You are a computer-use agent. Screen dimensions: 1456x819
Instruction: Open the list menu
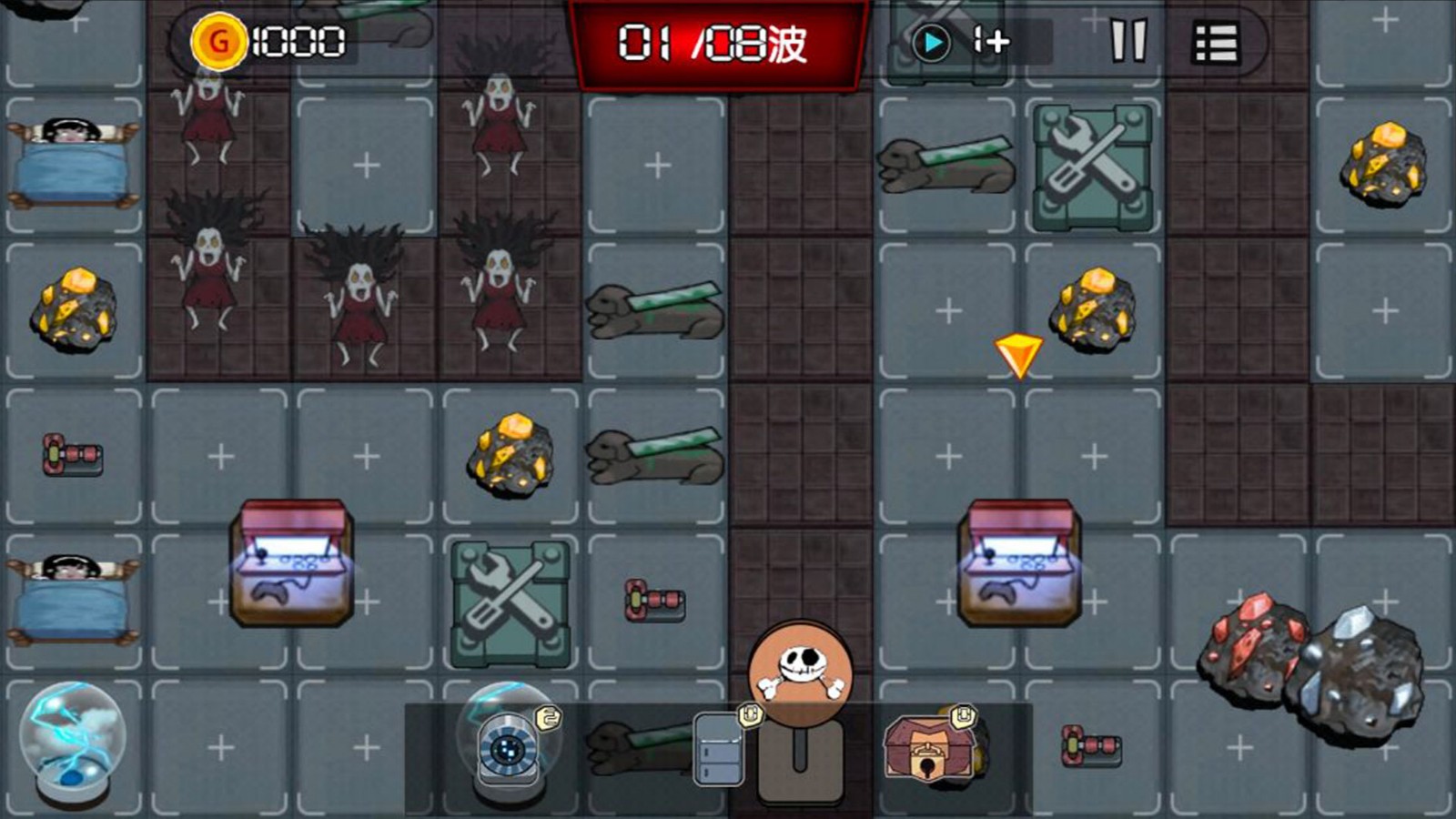tap(1215, 42)
